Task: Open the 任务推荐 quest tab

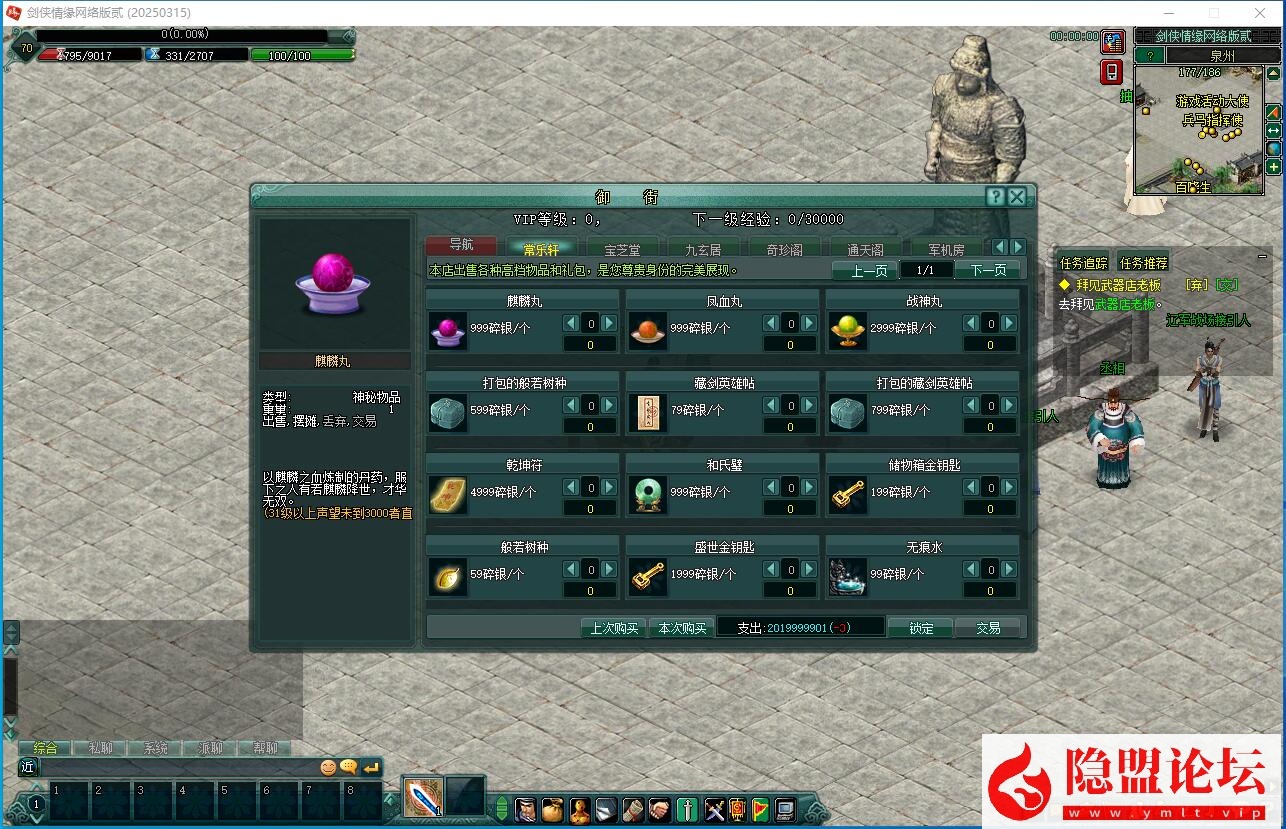Action: (x=1142, y=263)
